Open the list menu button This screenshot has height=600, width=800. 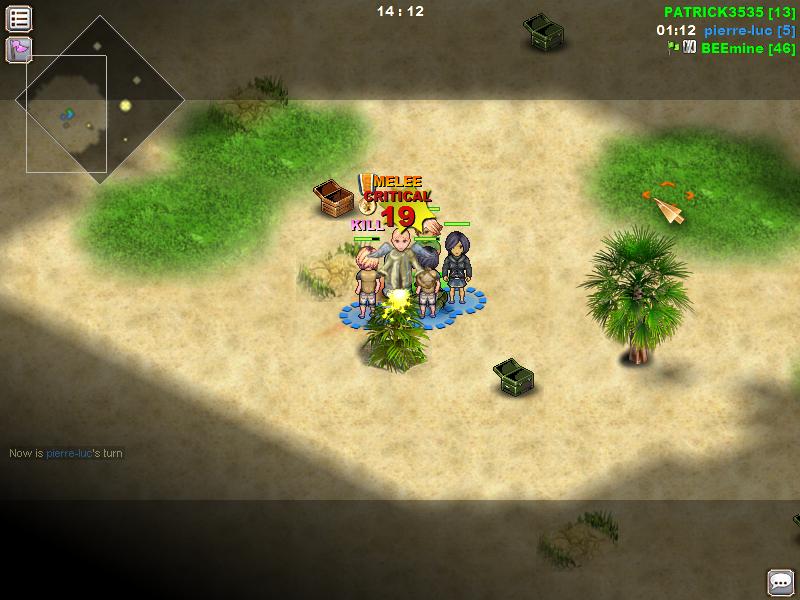pos(19,18)
